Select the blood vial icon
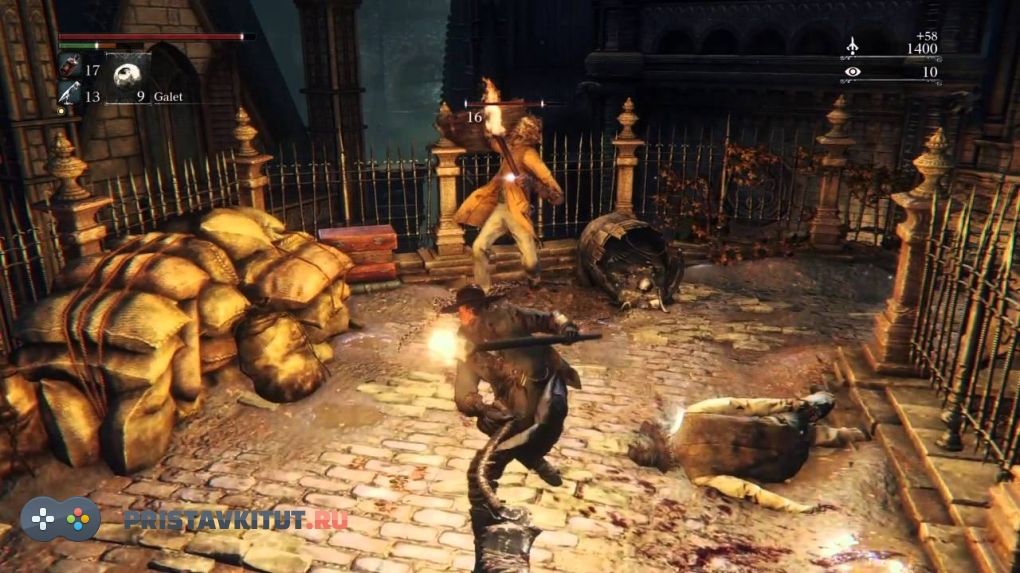The image size is (1020, 573). click(x=69, y=67)
